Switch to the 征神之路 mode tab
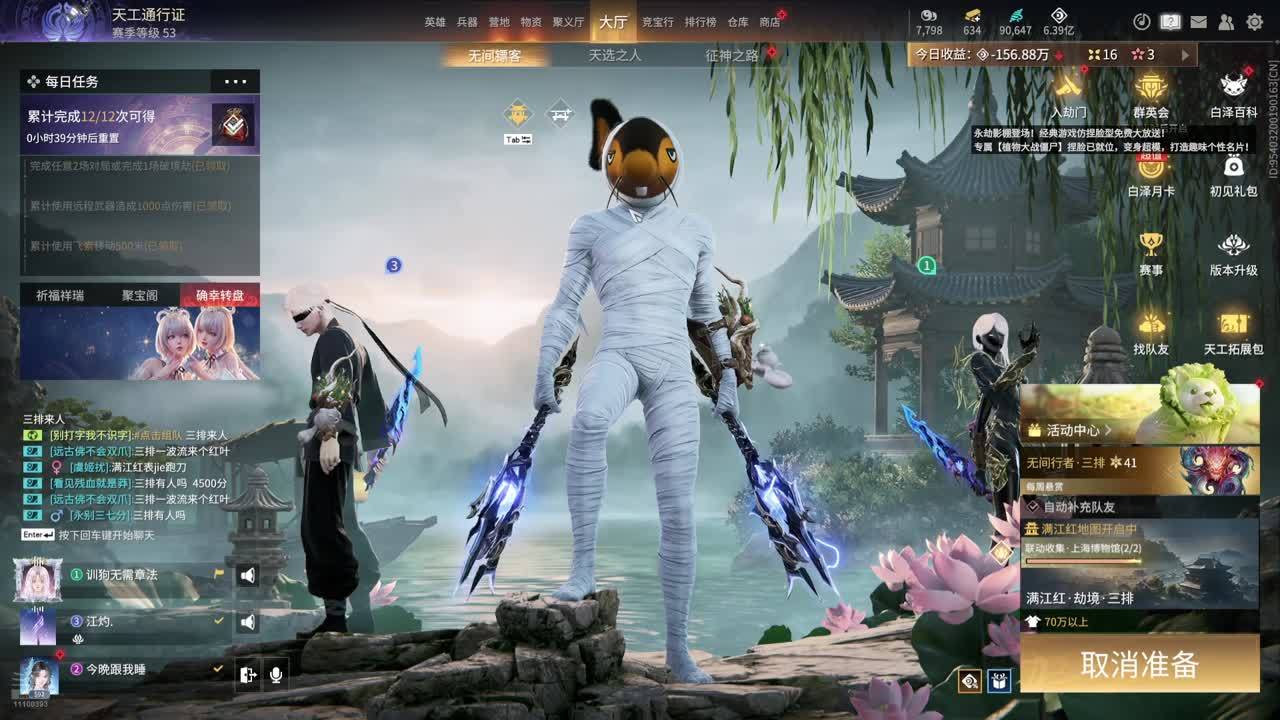The height and width of the screenshot is (720, 1280). [732, 56]
